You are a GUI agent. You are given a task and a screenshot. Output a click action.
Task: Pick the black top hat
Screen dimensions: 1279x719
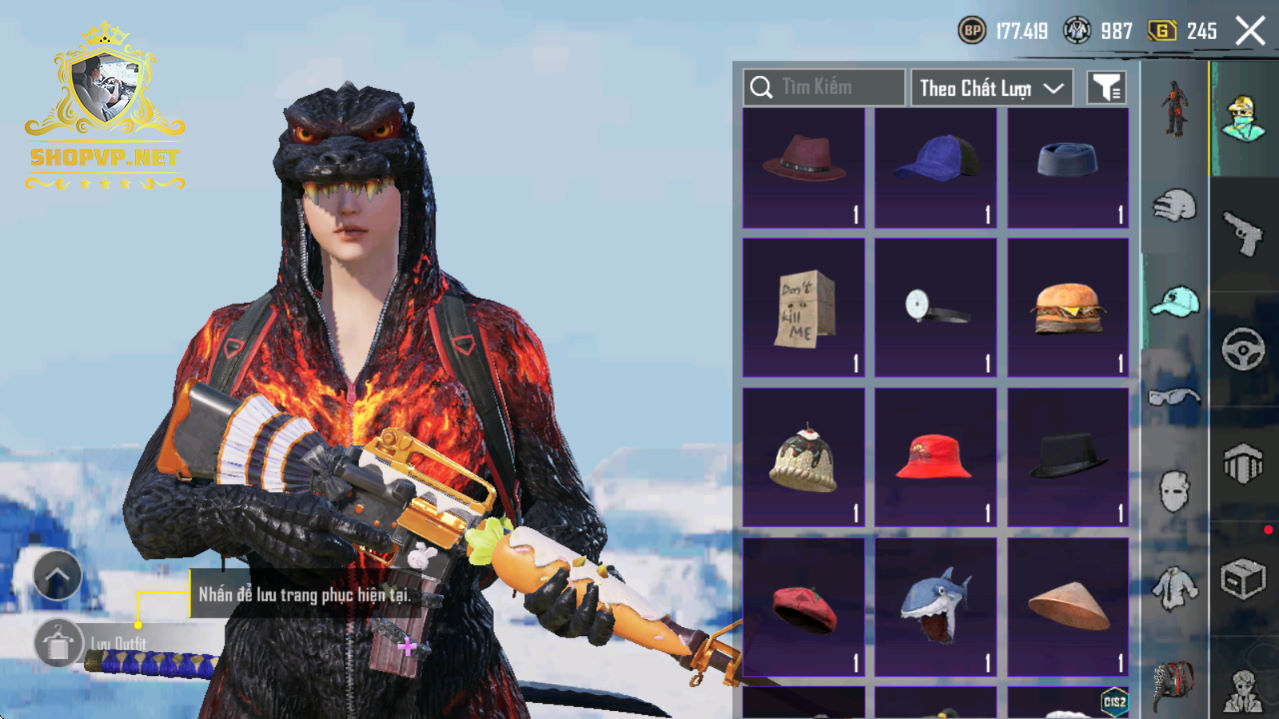[1068, 457]
